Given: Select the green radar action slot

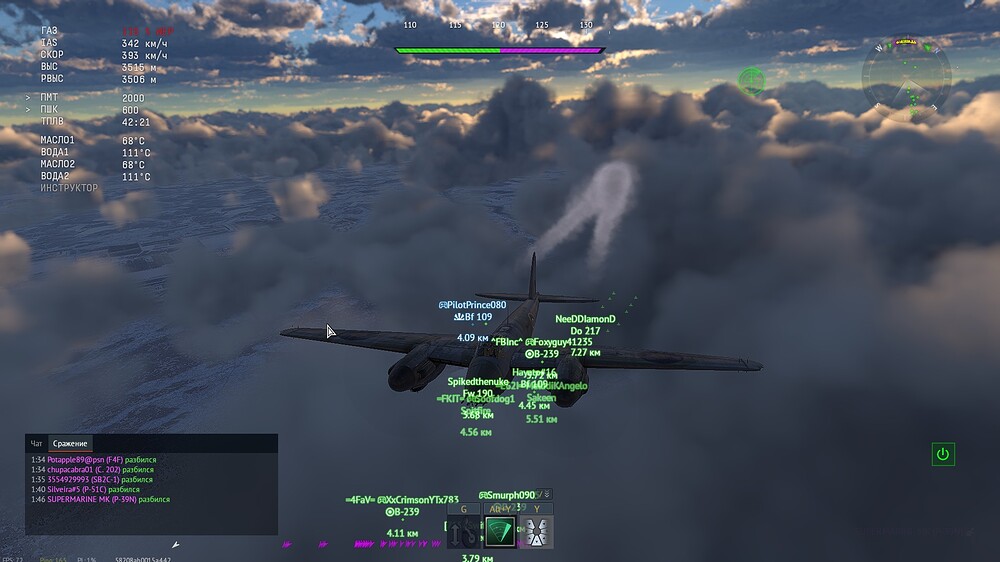Looking at the screenshot, I should click(500, 532).
